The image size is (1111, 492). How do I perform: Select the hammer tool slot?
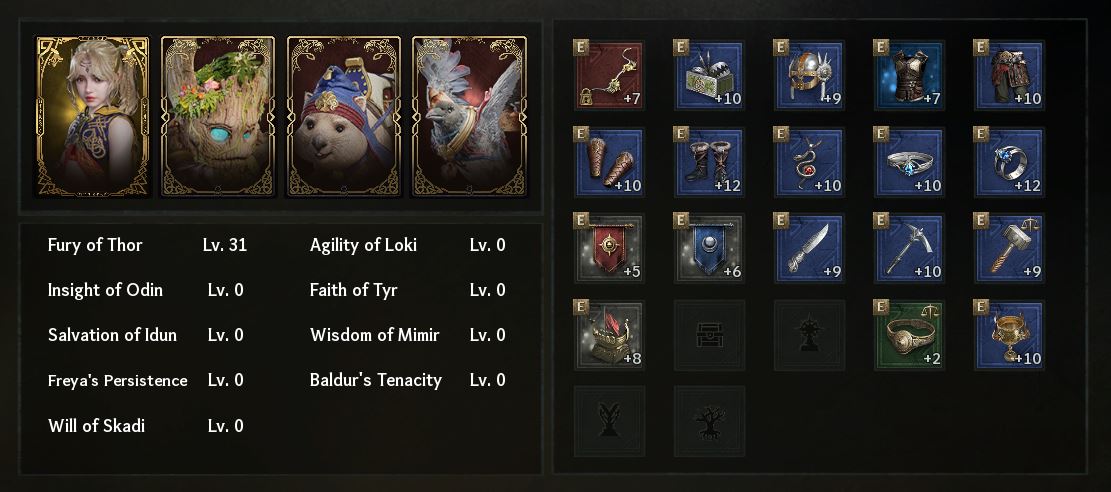[x=1009, y=248]
